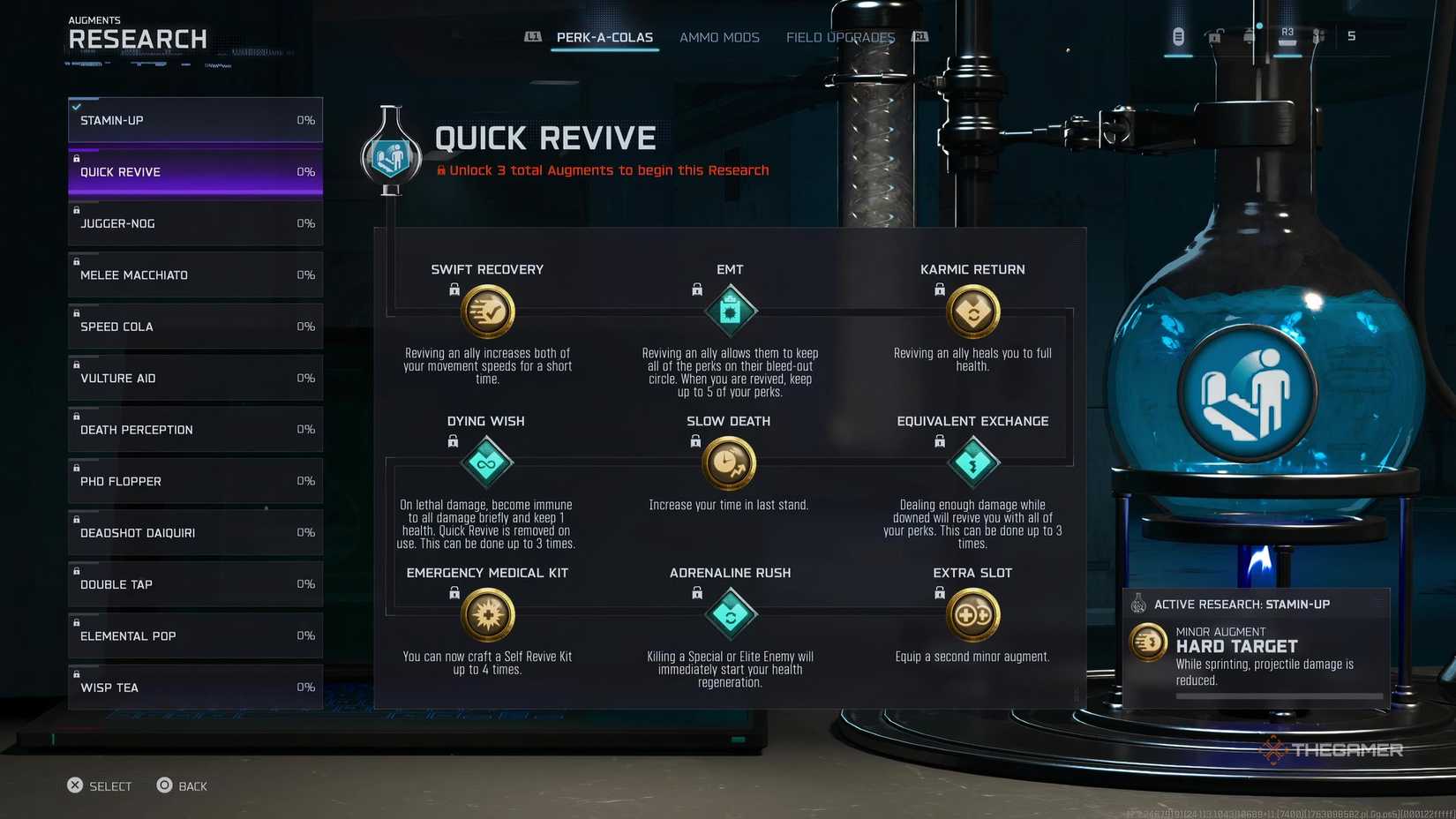Select the Adrenaline Rush augment icon
1456x819 pixels.
tap(730, 614)
